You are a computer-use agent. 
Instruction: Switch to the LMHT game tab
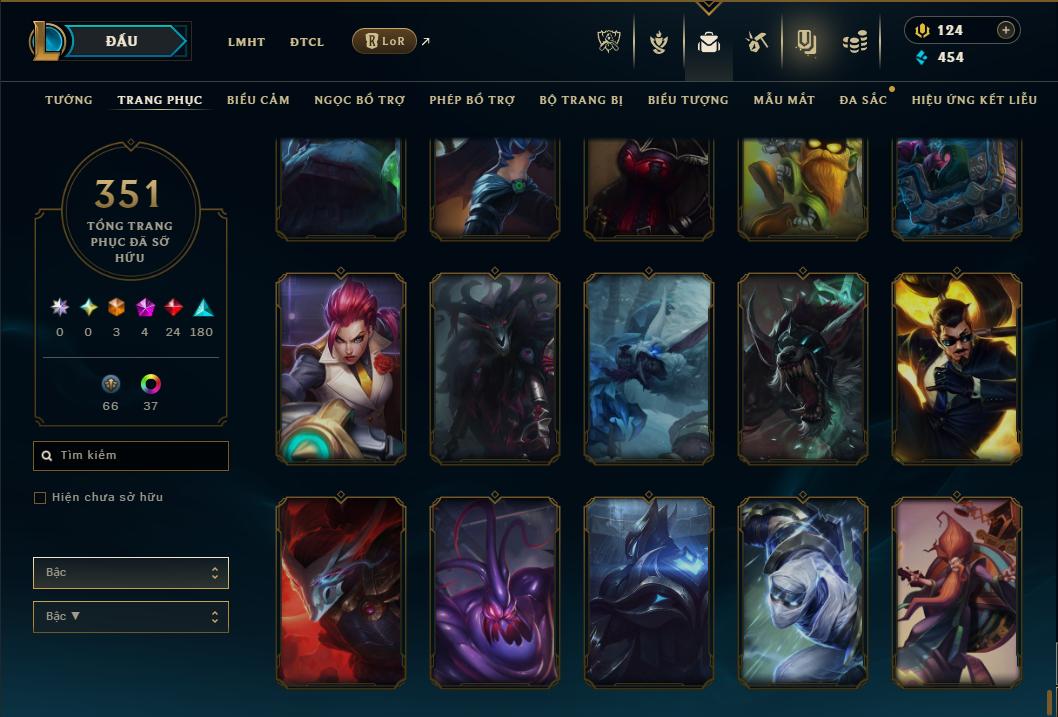point(246,42)
